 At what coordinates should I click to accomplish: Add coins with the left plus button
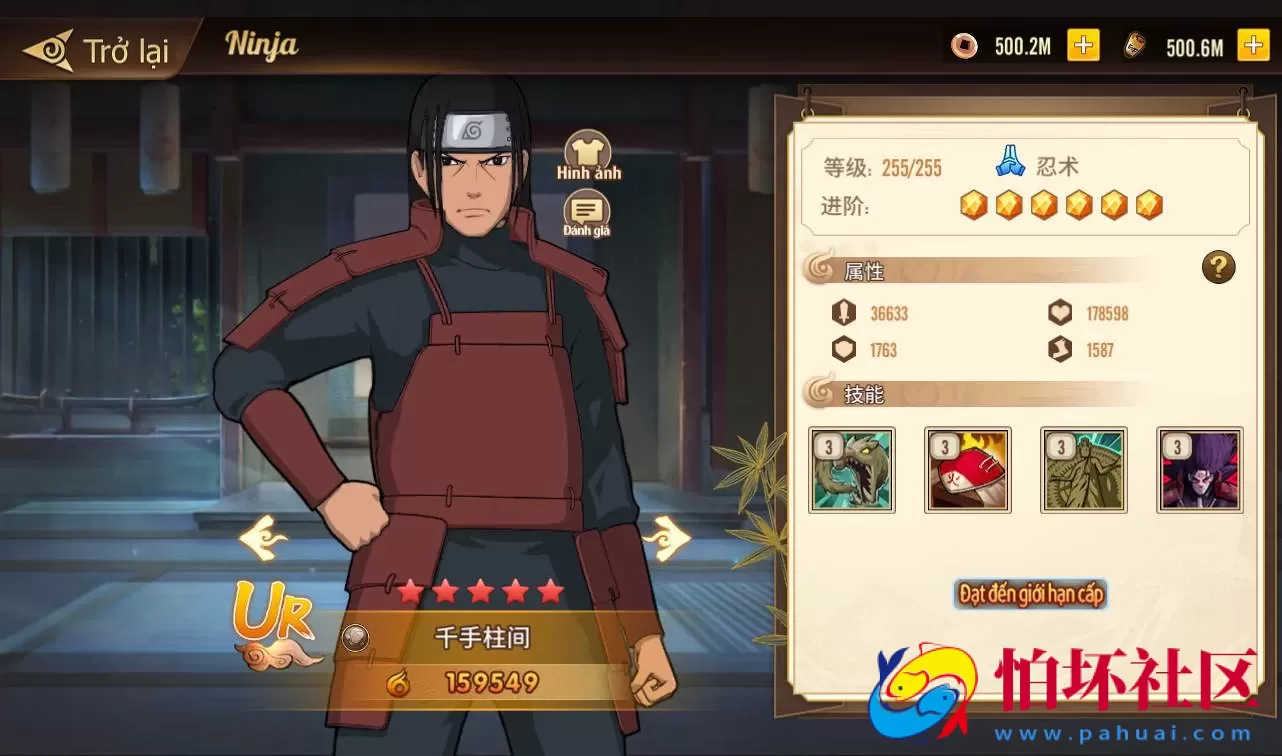pos(1083,45)
